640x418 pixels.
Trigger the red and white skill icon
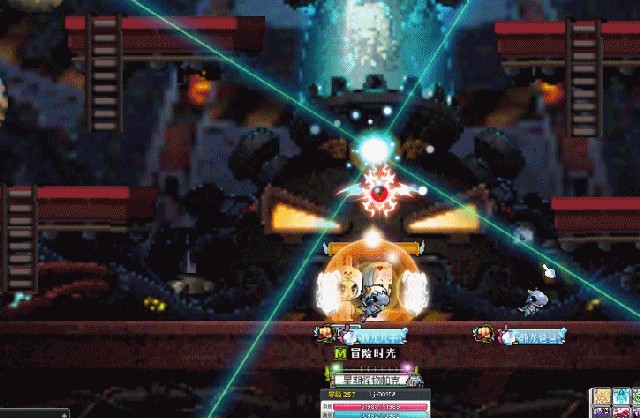tap(621, 413)
